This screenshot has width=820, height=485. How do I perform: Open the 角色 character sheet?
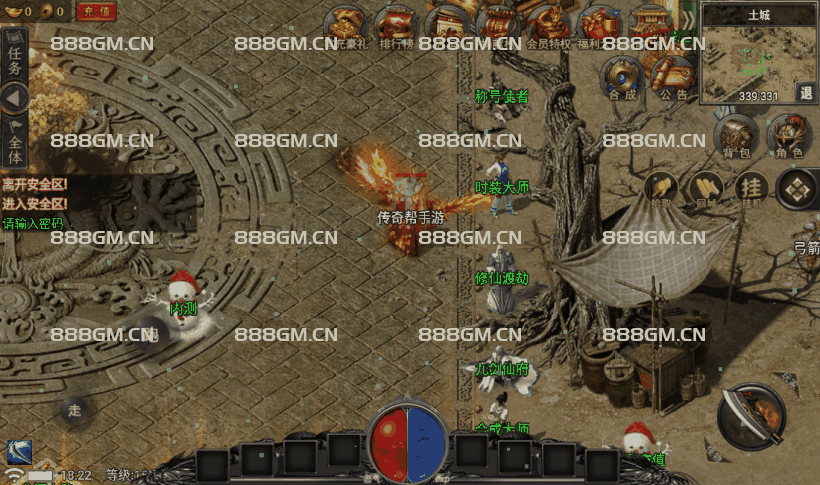pos(788,136)
